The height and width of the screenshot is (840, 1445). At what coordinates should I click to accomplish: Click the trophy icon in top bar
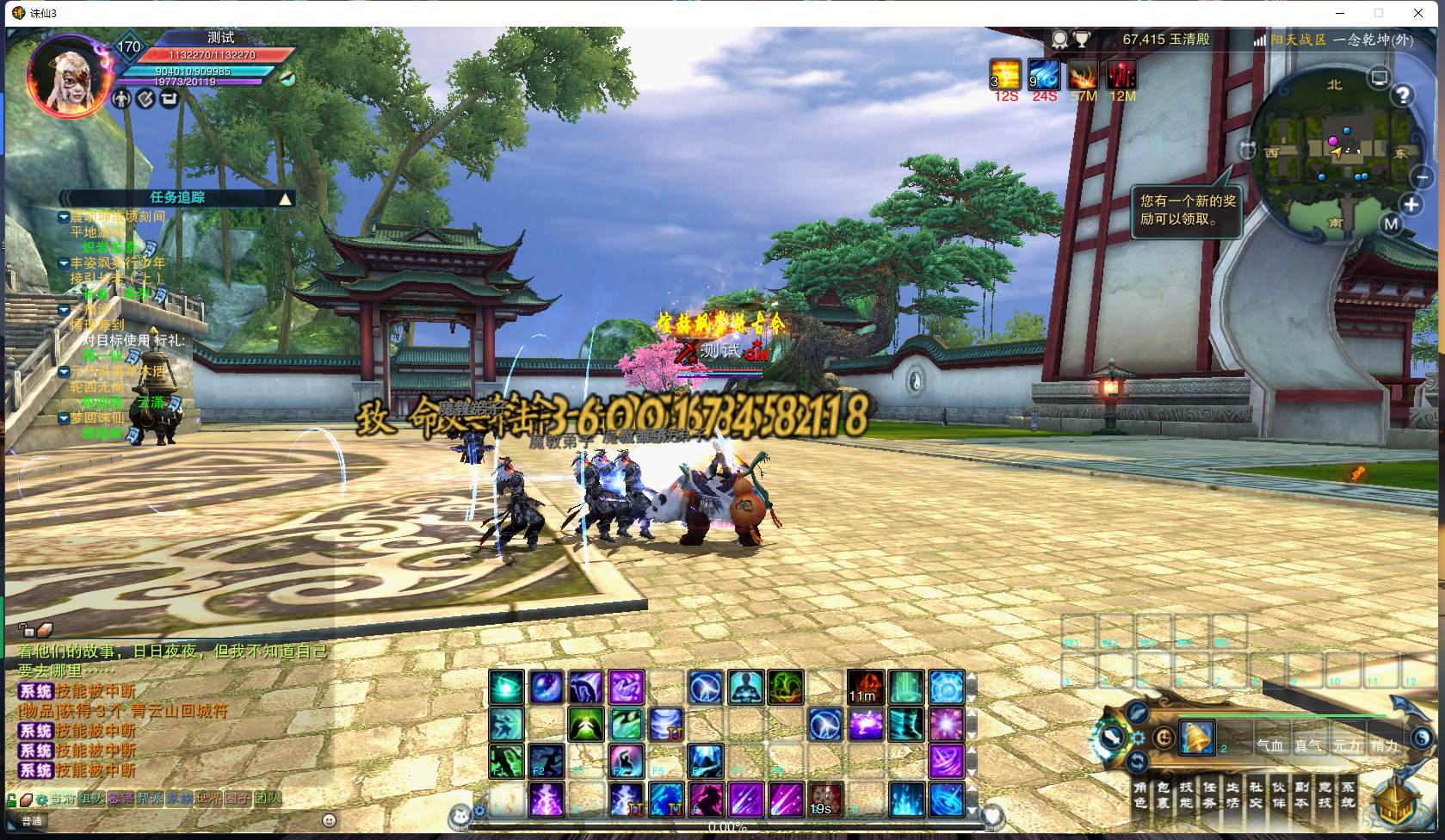click(1082, 40)
